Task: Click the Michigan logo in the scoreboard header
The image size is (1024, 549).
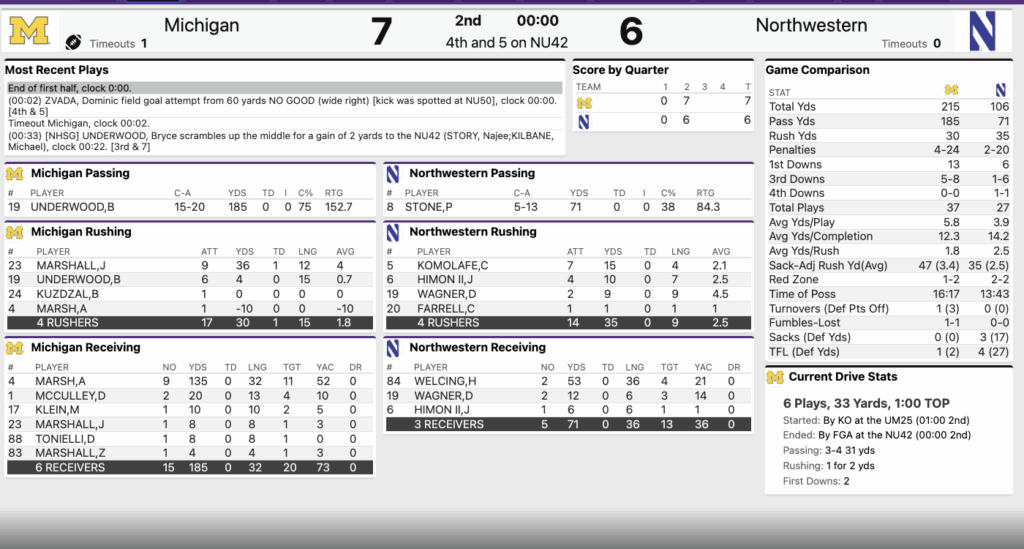Action: click(29, 31)
